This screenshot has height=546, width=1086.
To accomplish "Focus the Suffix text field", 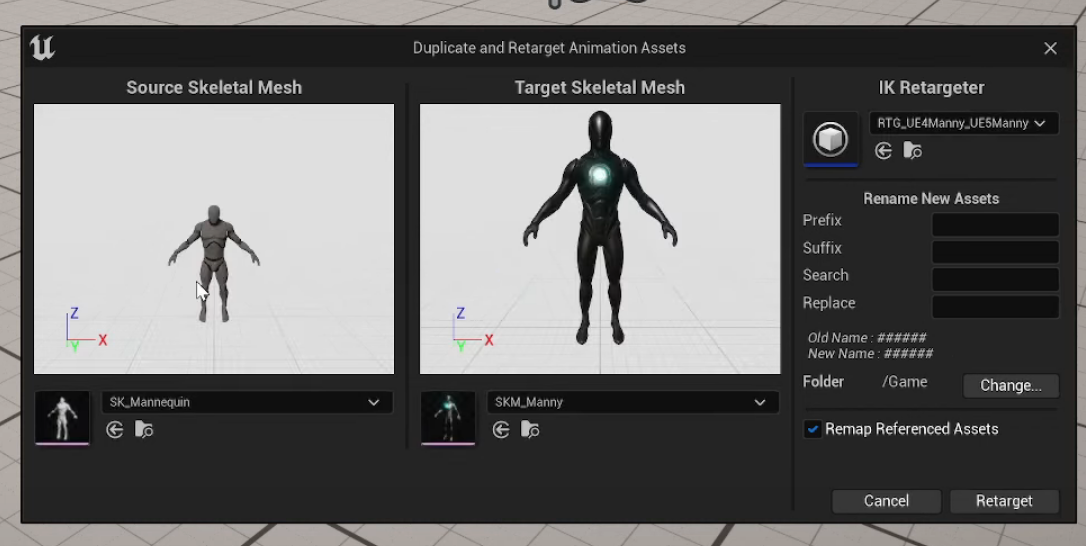I will click(995, 252).
